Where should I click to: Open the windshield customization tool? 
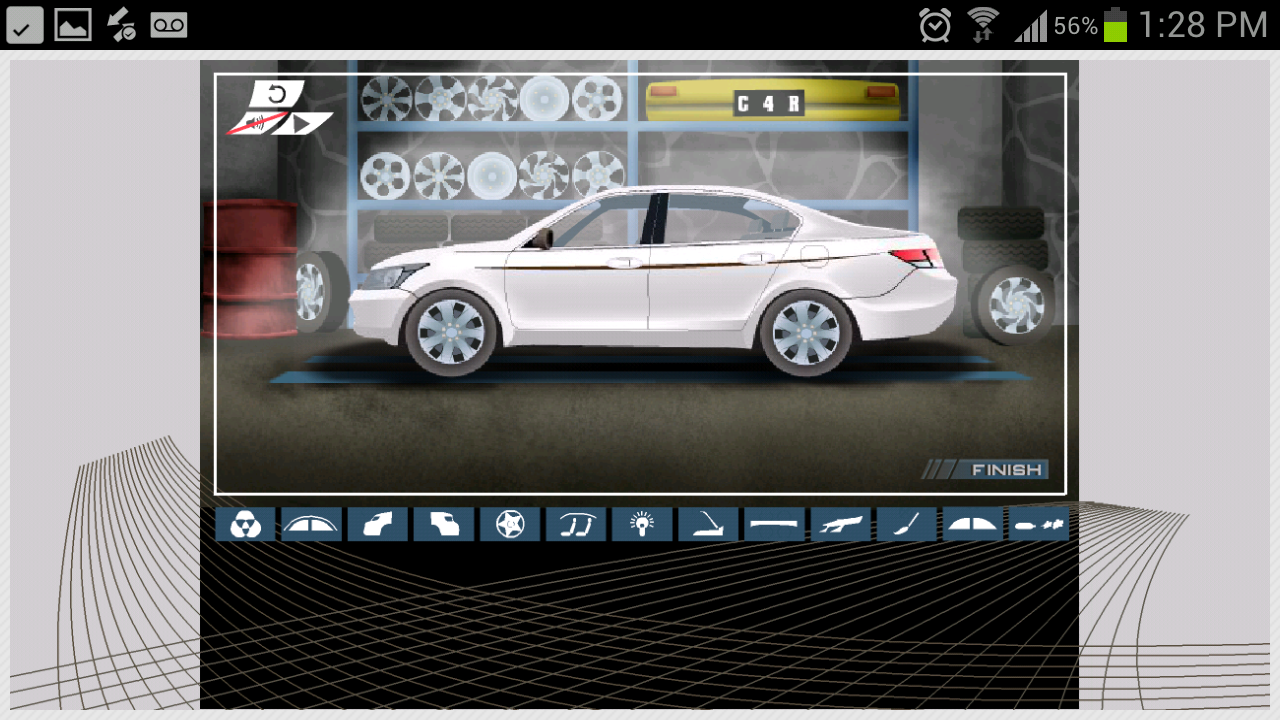point(972,523)
